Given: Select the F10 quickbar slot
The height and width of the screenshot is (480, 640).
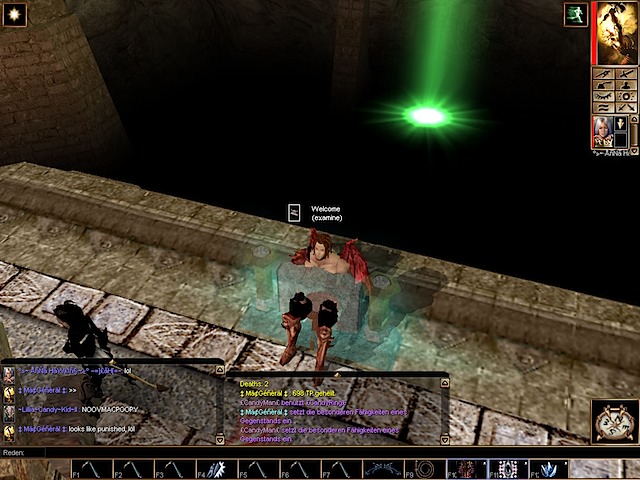Looking at the screenshot, I should (466, 468).
